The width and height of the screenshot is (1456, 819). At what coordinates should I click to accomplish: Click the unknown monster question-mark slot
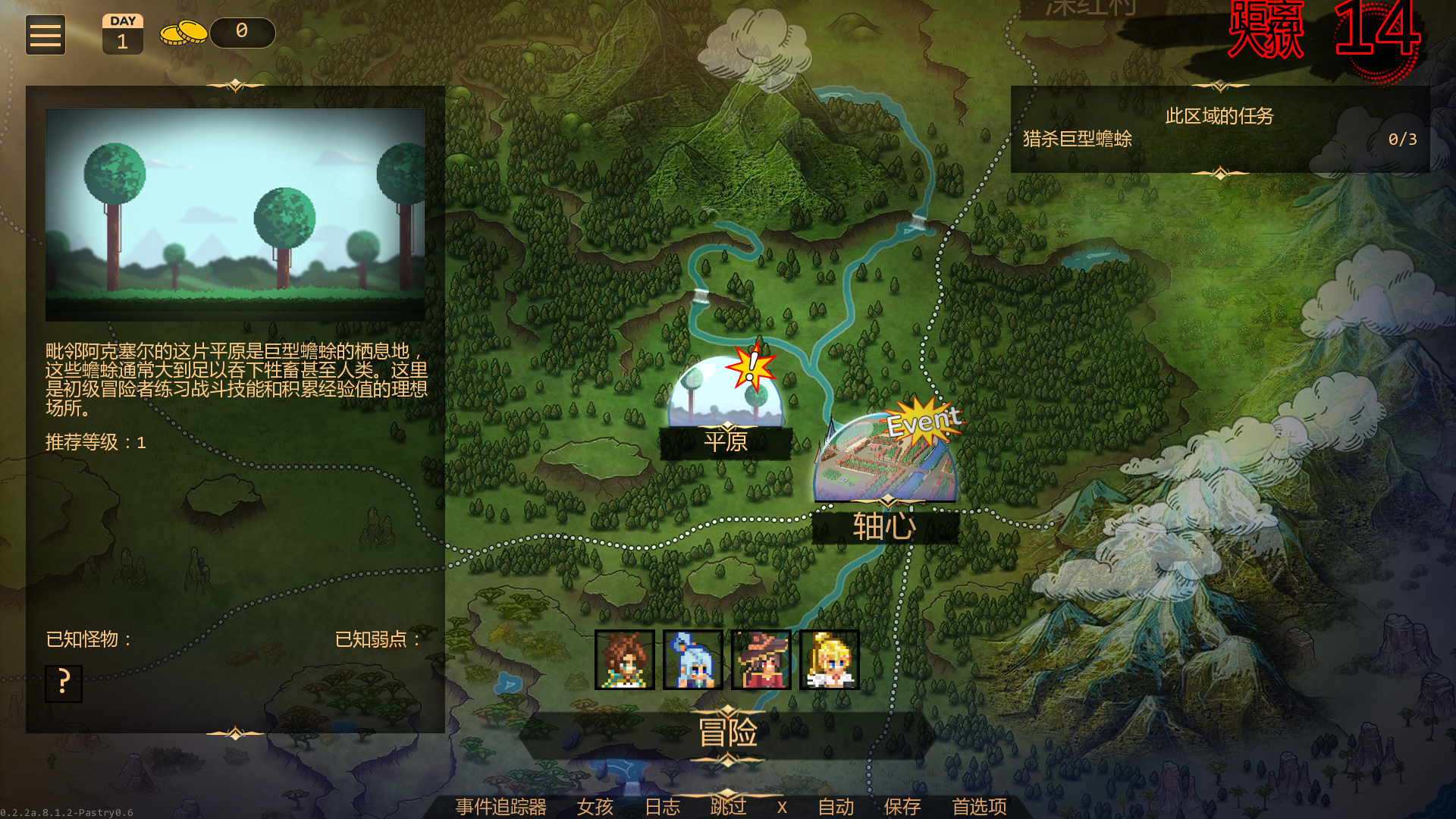(x=64, y=683)
